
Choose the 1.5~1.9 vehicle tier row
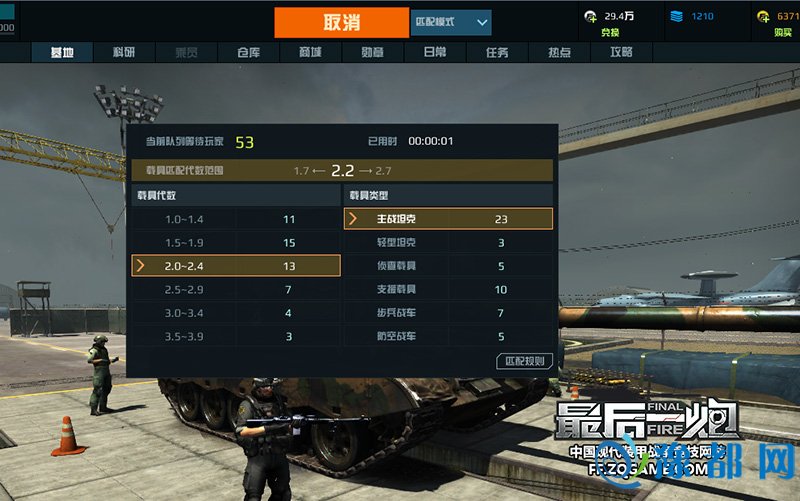pos(236,242)
